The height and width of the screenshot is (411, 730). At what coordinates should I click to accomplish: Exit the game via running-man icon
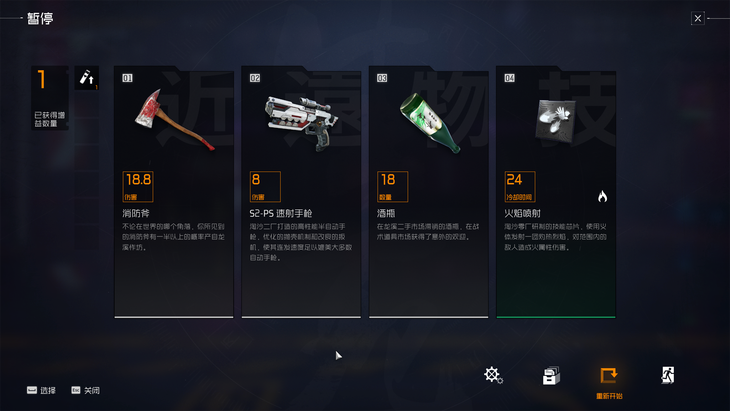pos(667,375)
